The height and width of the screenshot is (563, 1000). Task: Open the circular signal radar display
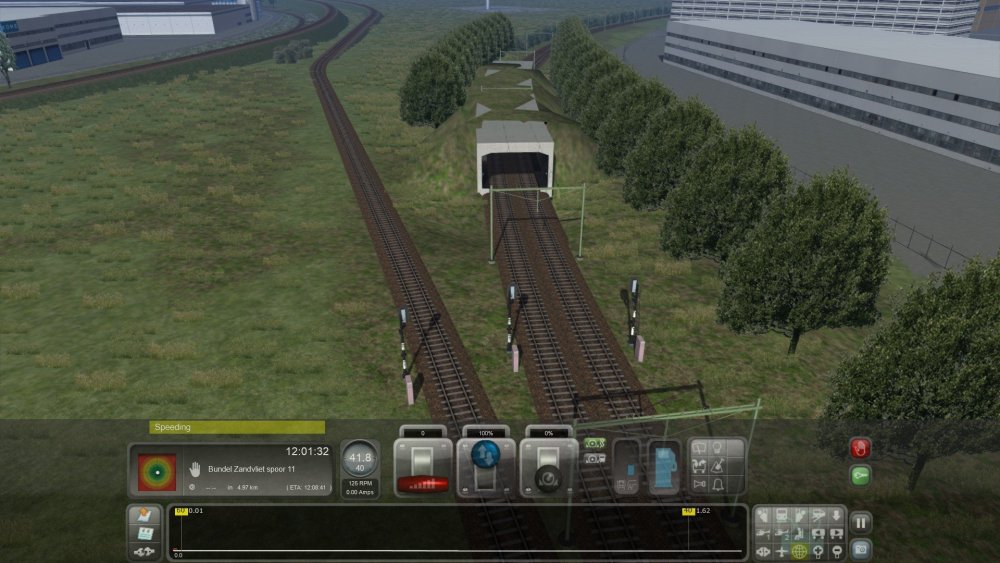(x=156, y=472)
